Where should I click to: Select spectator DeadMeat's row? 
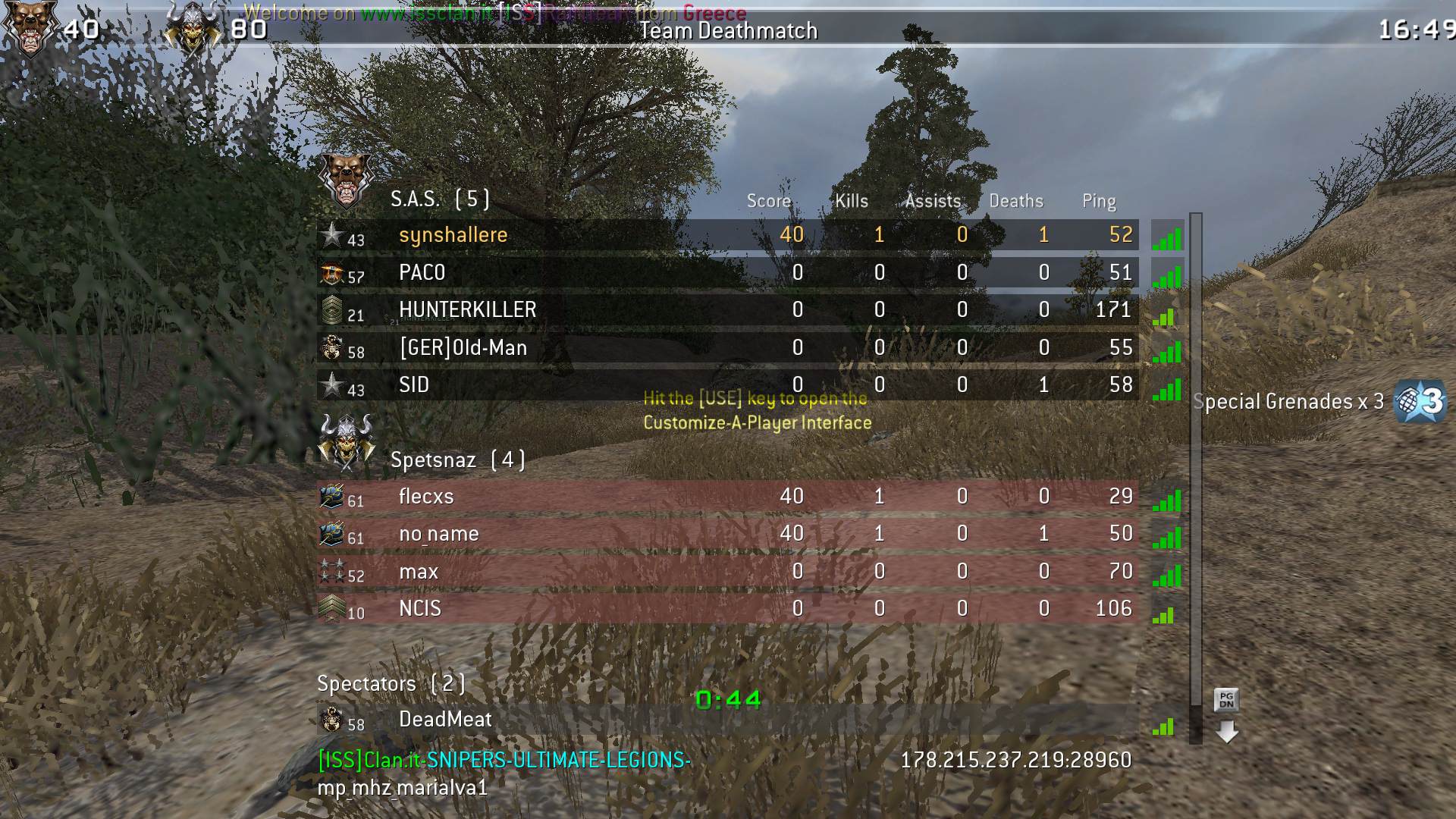click(726, 720)
